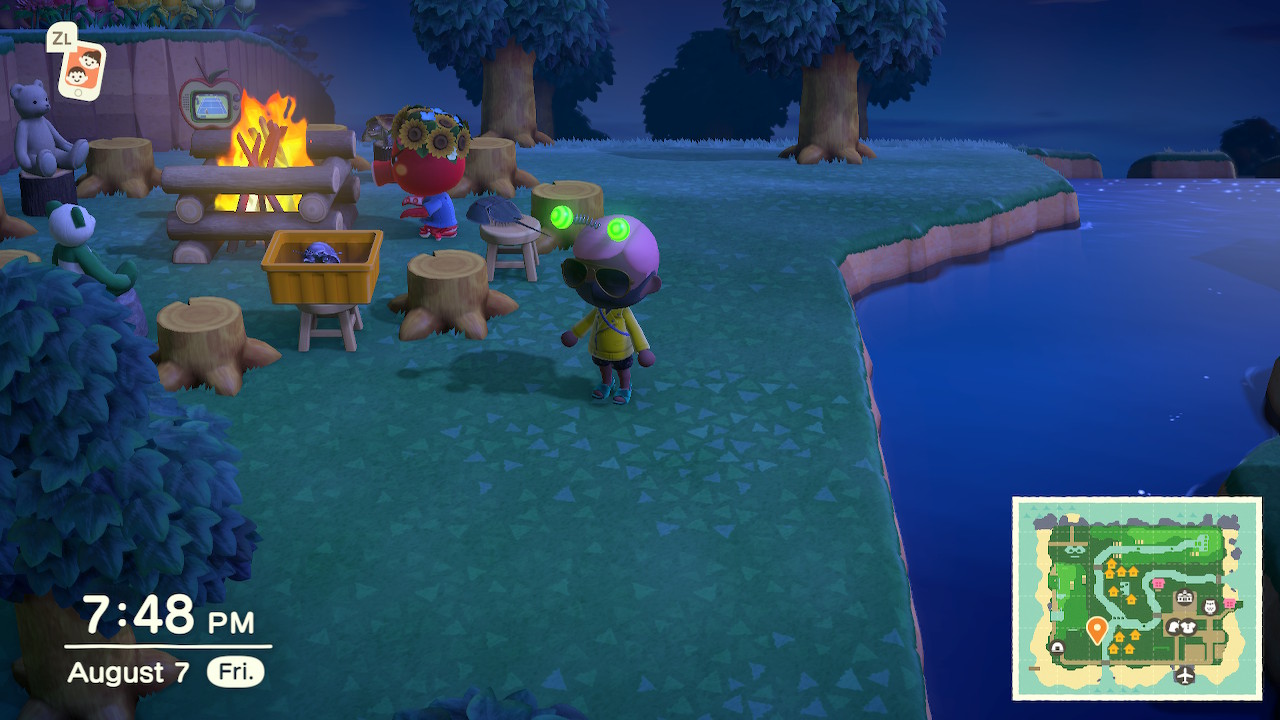Select the orange player location marker on minimap
Screen dimensions: 1280x720
tap(1096, 629)
